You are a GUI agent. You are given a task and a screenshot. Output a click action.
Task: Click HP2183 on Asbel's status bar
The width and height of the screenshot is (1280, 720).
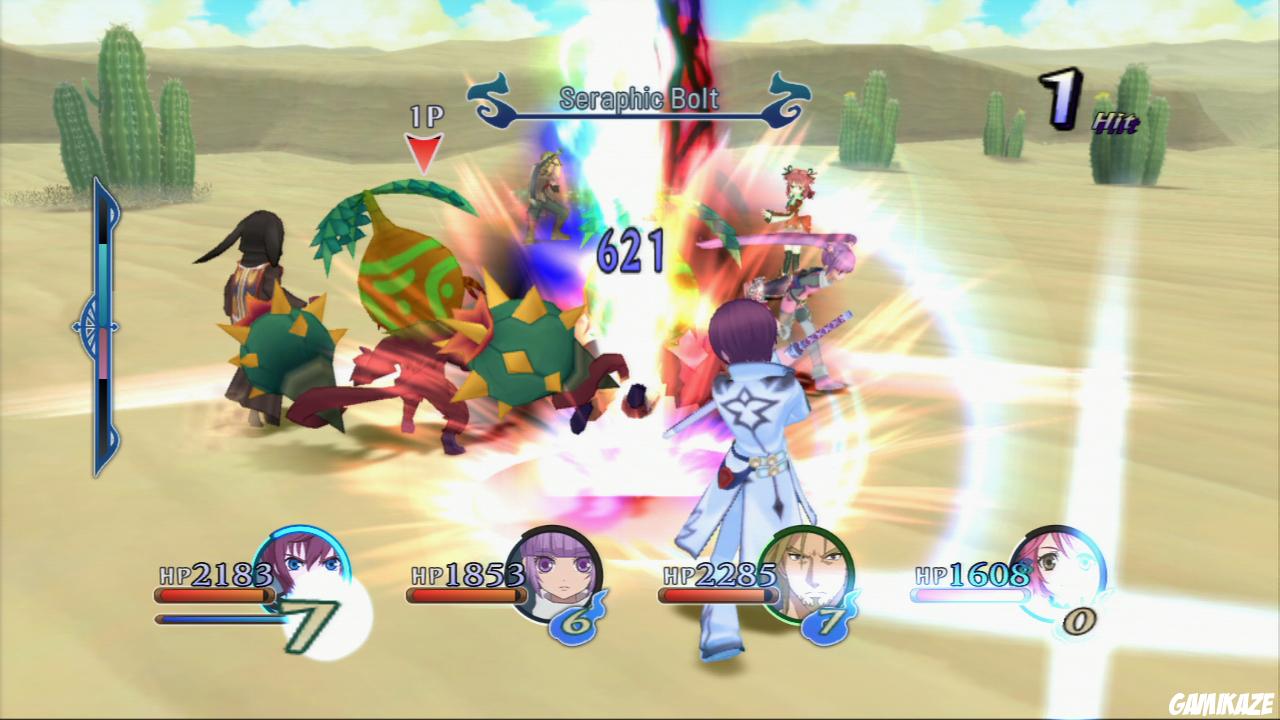click(x=212, y=575)
